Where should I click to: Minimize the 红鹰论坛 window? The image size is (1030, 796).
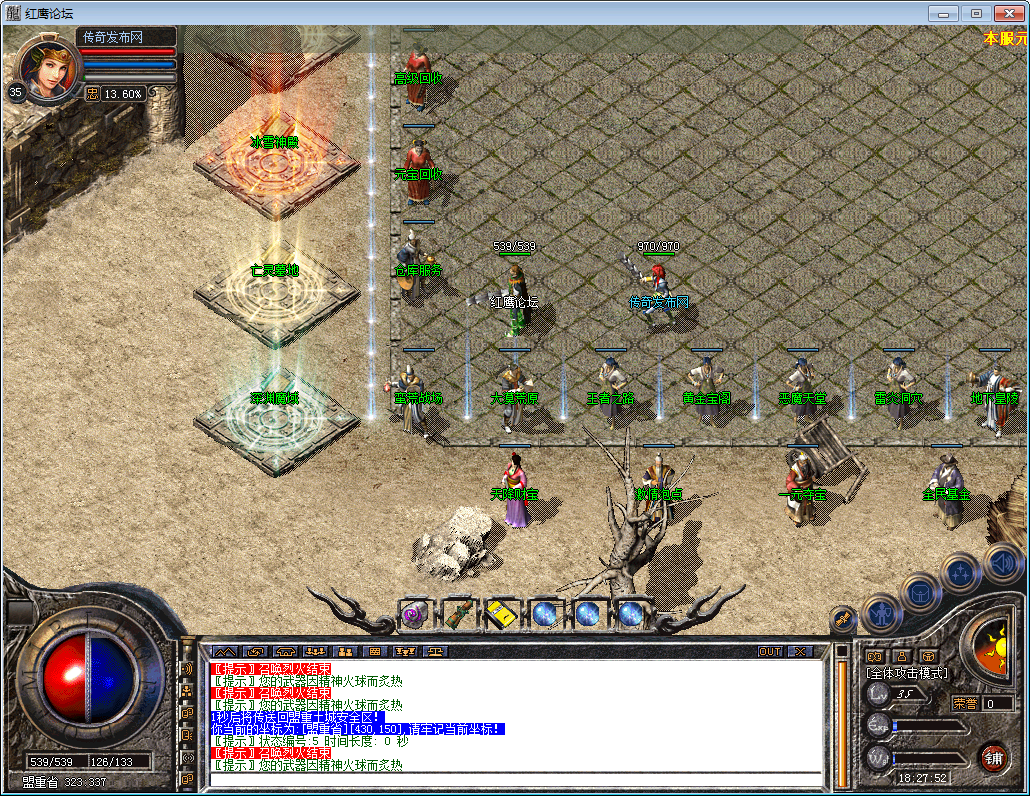pyautogui.click(x=945, y=13)
